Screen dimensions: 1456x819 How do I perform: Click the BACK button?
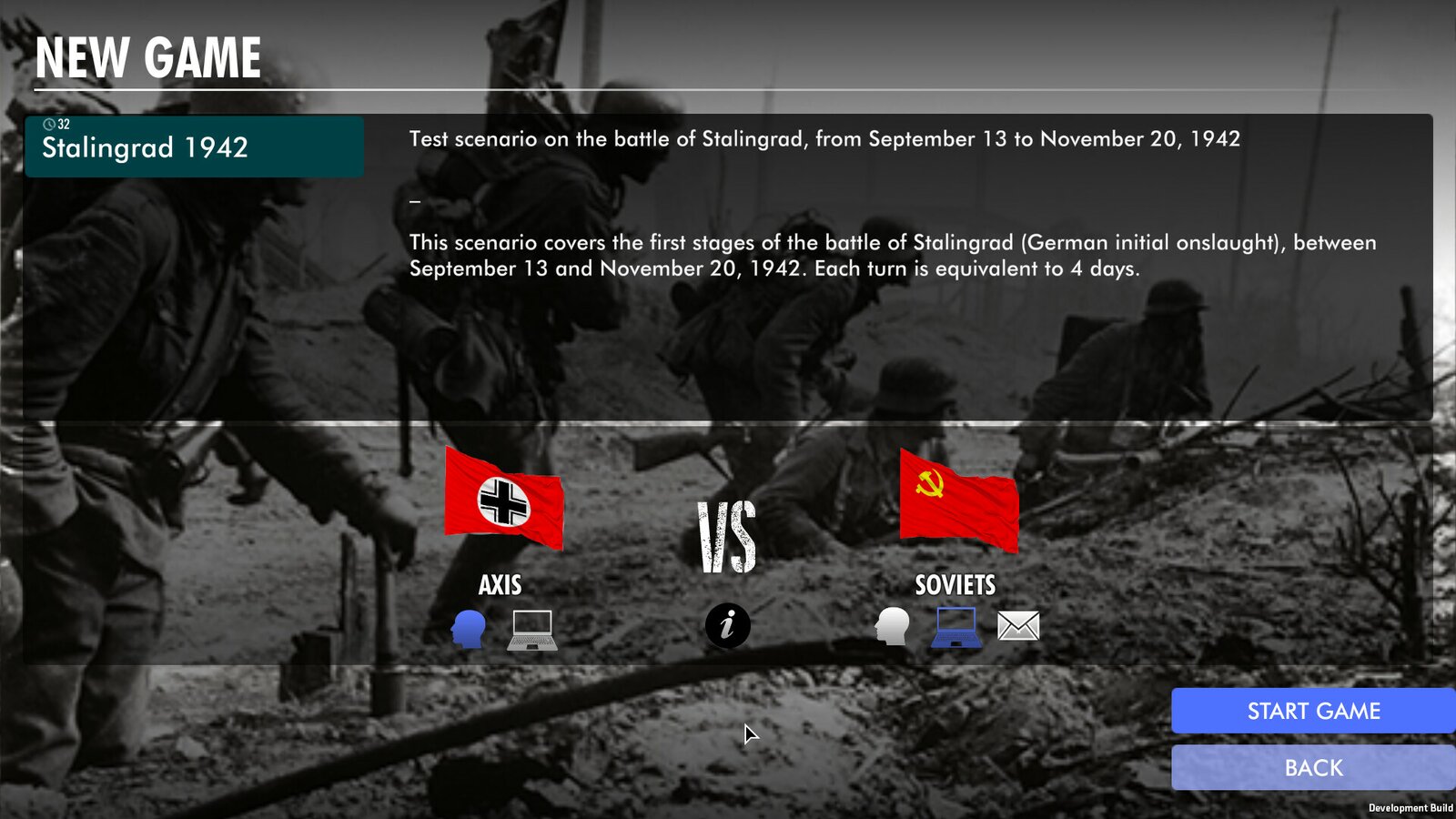(x=1313, y=767)
